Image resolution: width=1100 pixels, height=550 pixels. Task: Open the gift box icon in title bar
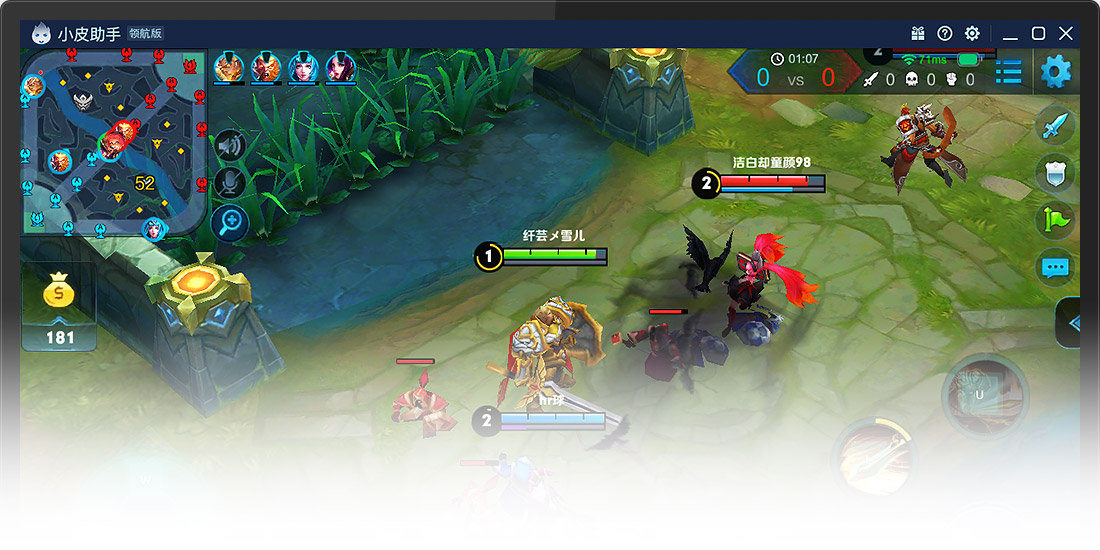tap(918, 34)
